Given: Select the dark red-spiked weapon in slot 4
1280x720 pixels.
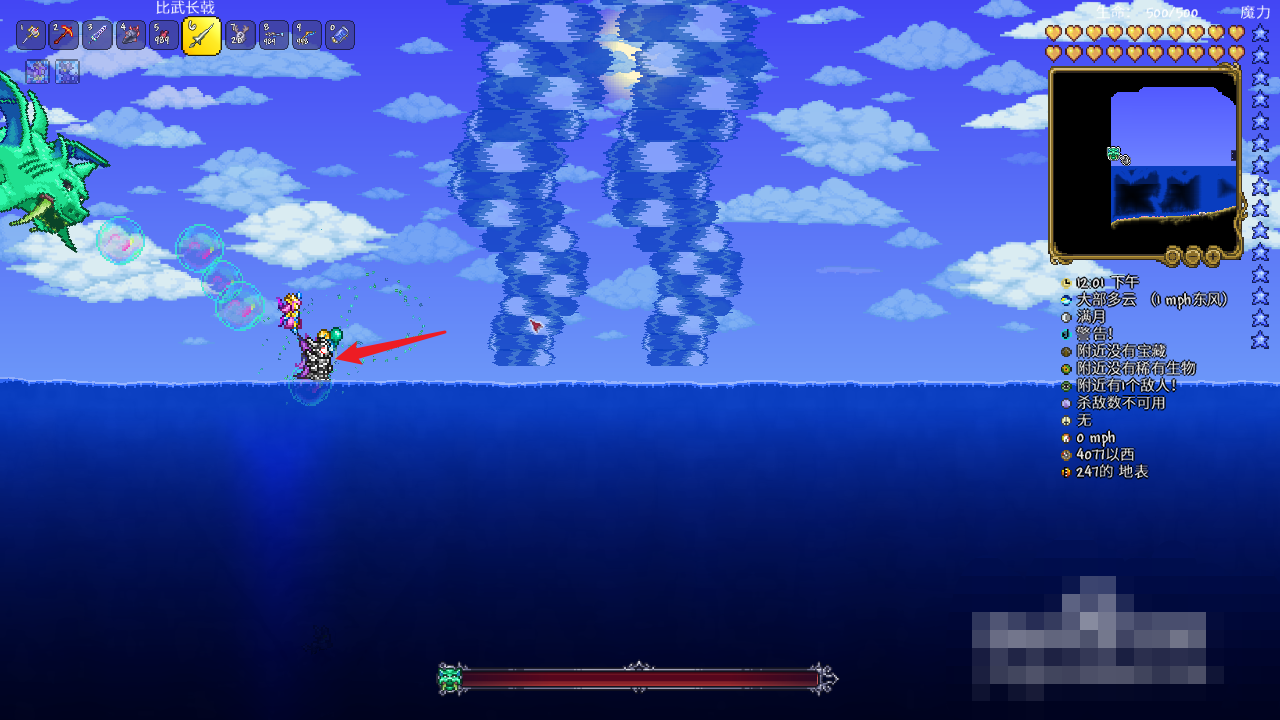Looking at the screenshot, I should pos(130,35).
